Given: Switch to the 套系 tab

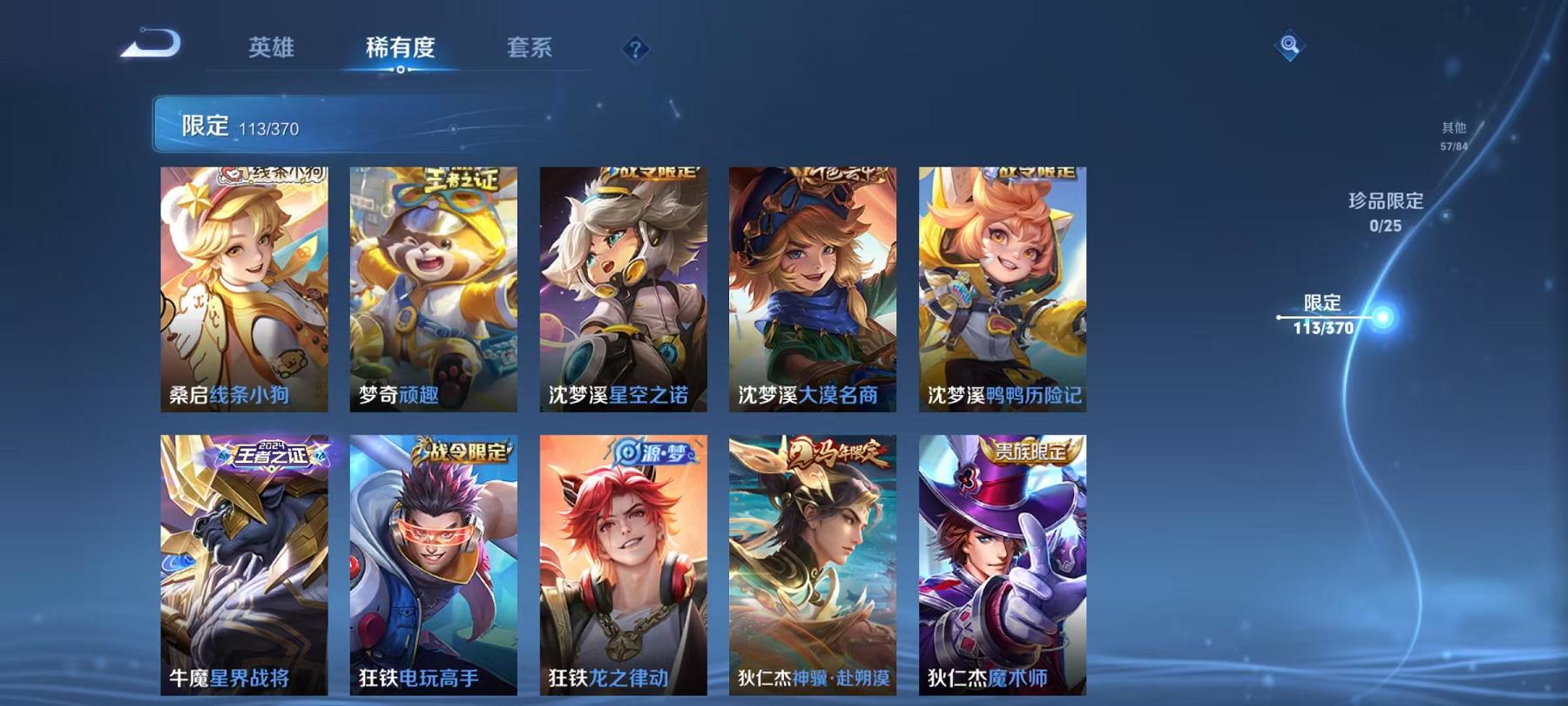Looking at the screenshot, I should (531, 49).
